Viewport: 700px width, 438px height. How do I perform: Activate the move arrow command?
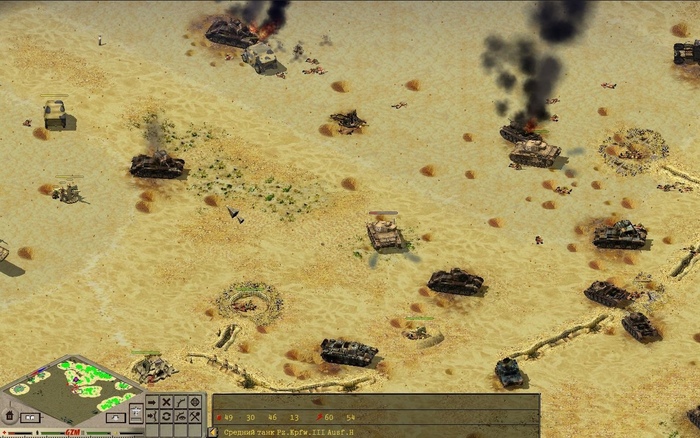(x=152, y=402)
